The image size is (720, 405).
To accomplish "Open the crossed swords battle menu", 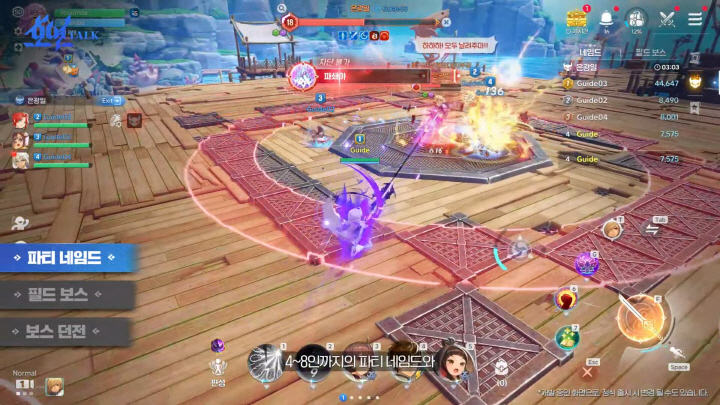I will pyautogui.click(x=667, y=18).
